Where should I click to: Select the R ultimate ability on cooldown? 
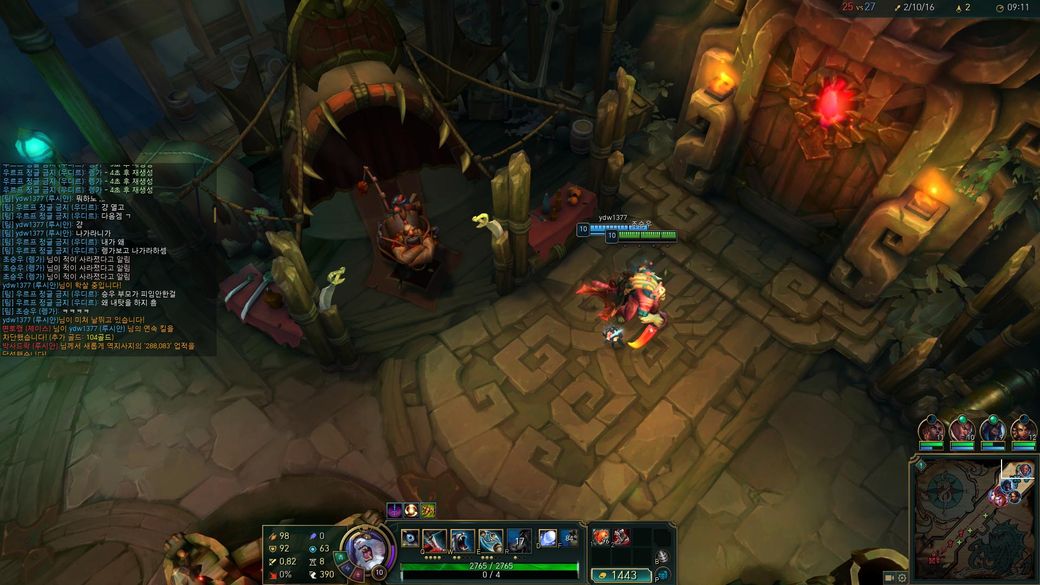click(x=518, y=540)
